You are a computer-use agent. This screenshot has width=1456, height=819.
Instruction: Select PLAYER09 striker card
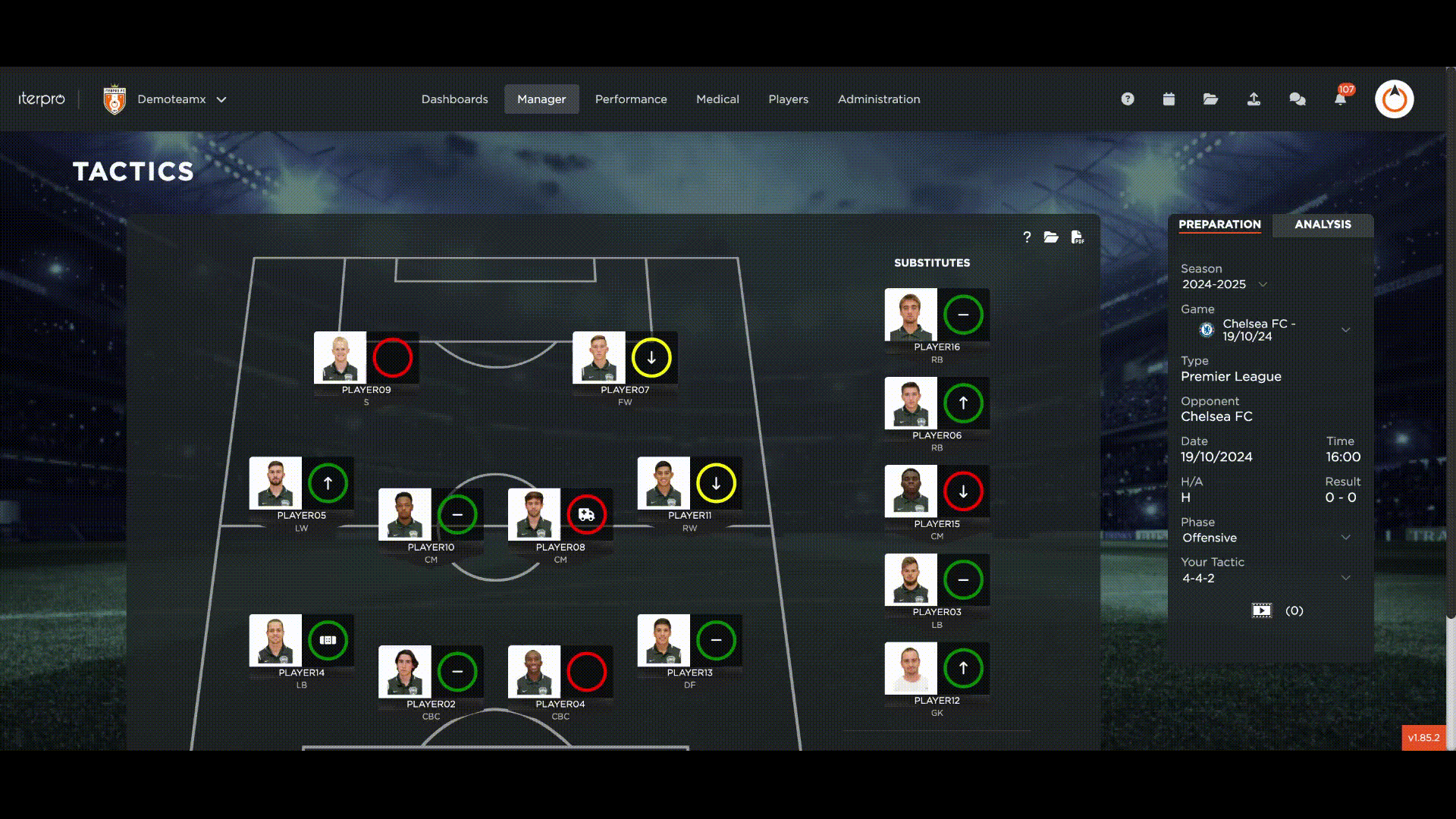(x=340, y=358)
